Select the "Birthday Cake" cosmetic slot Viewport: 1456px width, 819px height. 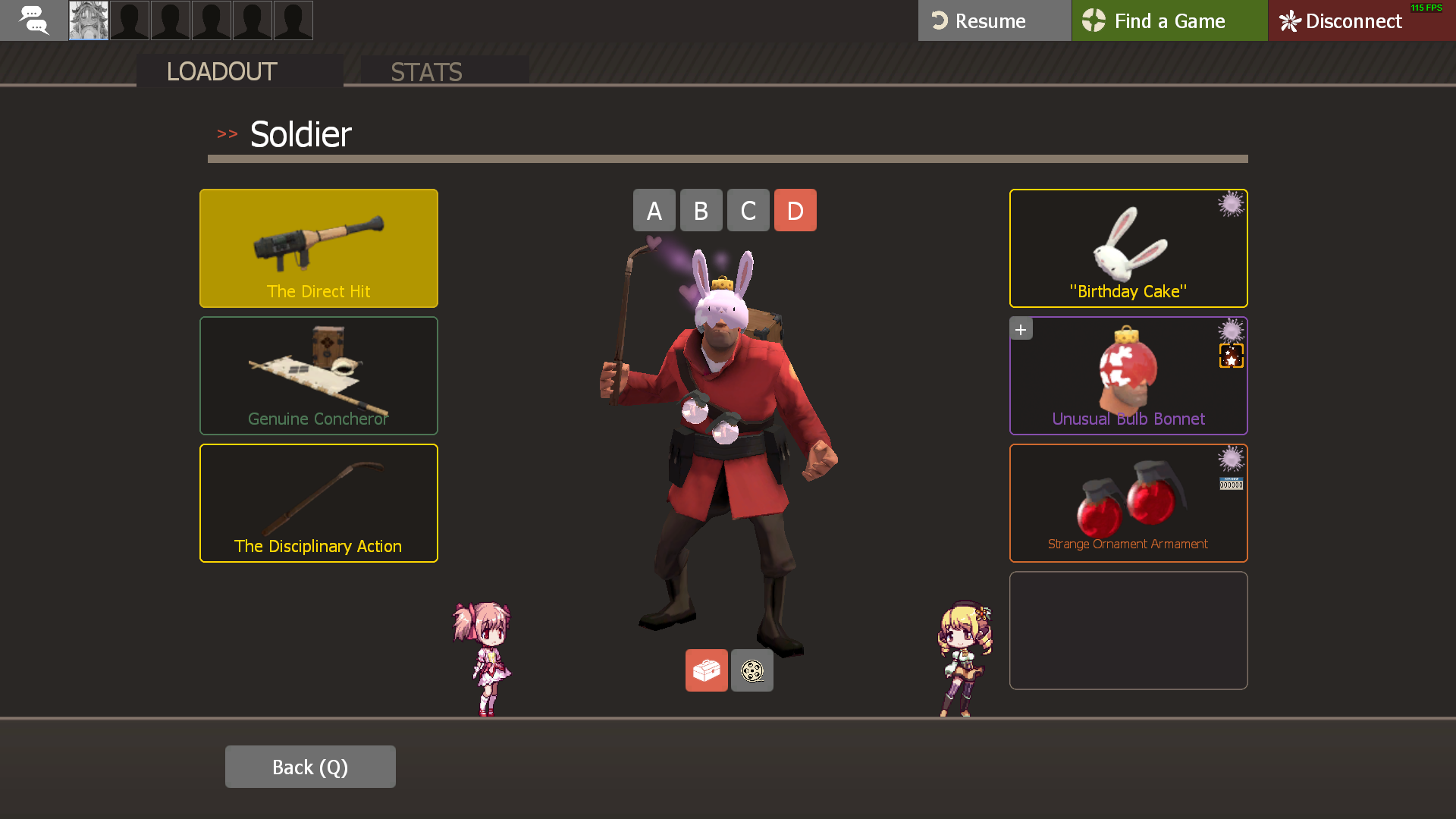click(x=1128, y=248)
